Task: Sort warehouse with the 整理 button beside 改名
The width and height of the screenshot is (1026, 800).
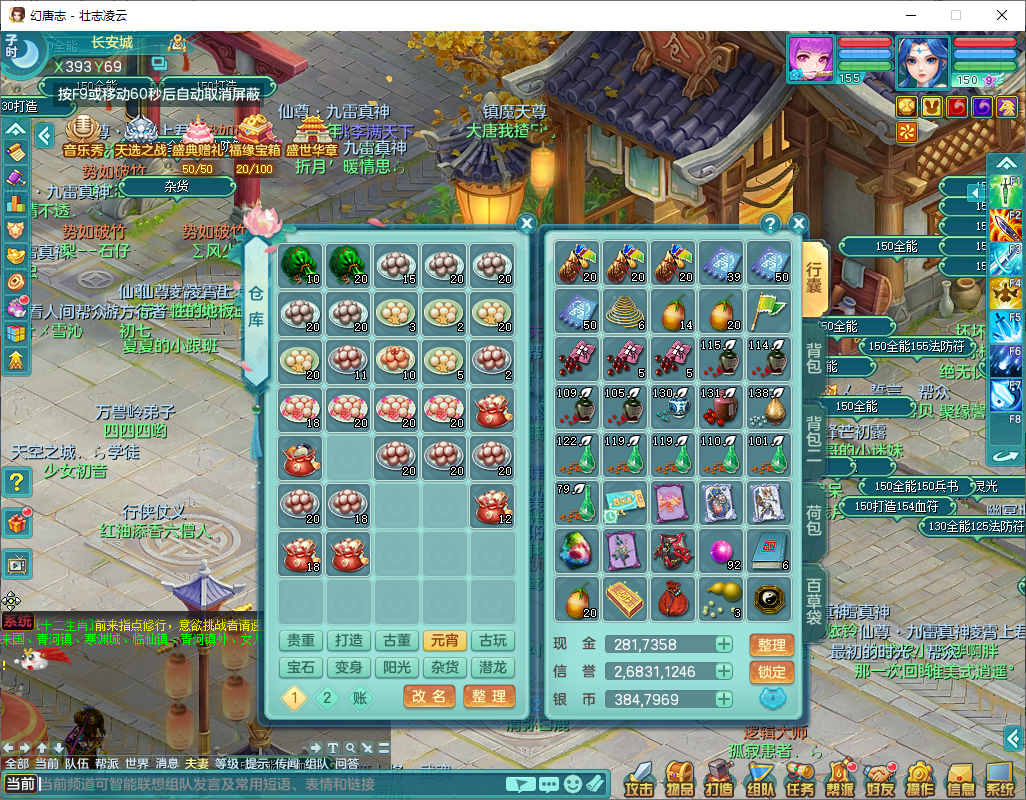Action: tap(489, 697)
